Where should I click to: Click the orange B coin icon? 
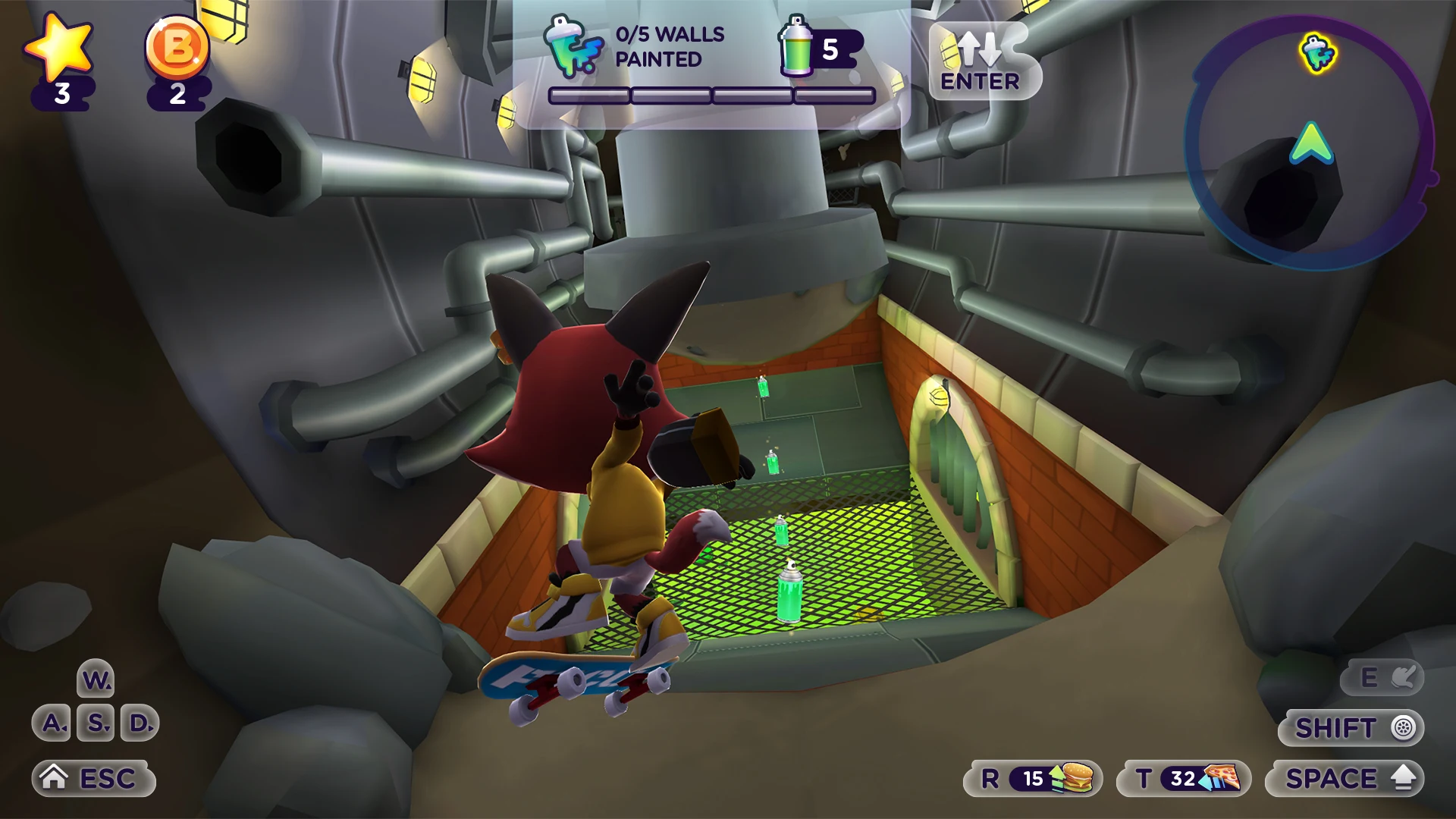pos(177,48)
